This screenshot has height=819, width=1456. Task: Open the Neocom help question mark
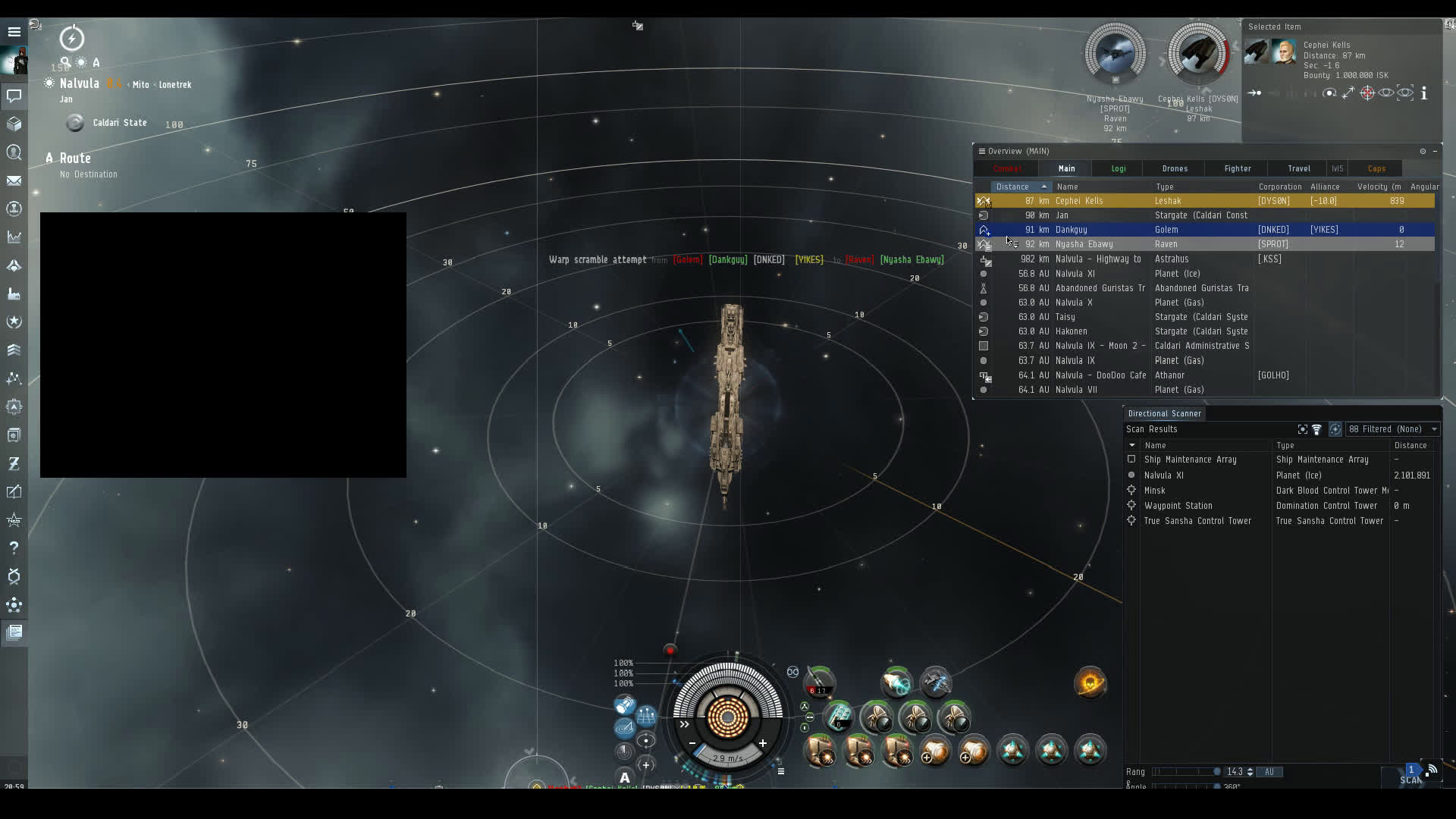[x=14, y=548]
